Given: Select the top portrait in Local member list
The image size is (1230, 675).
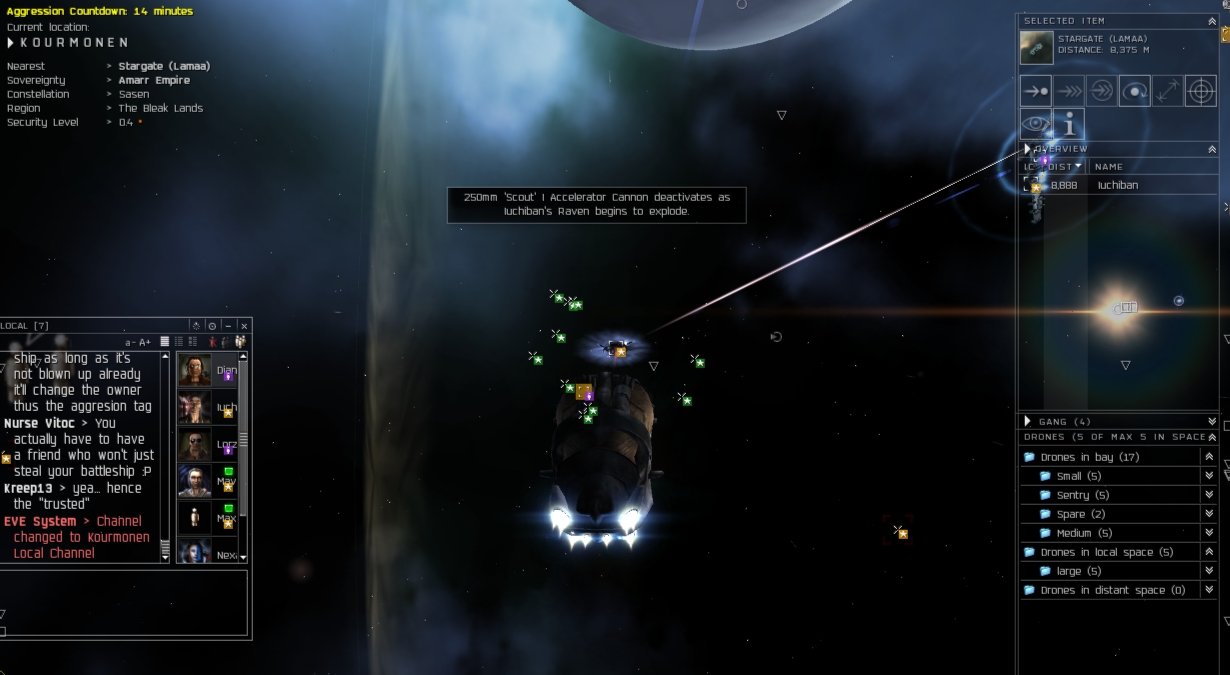Looking at the screenshot, I should (x=195, y=370).
